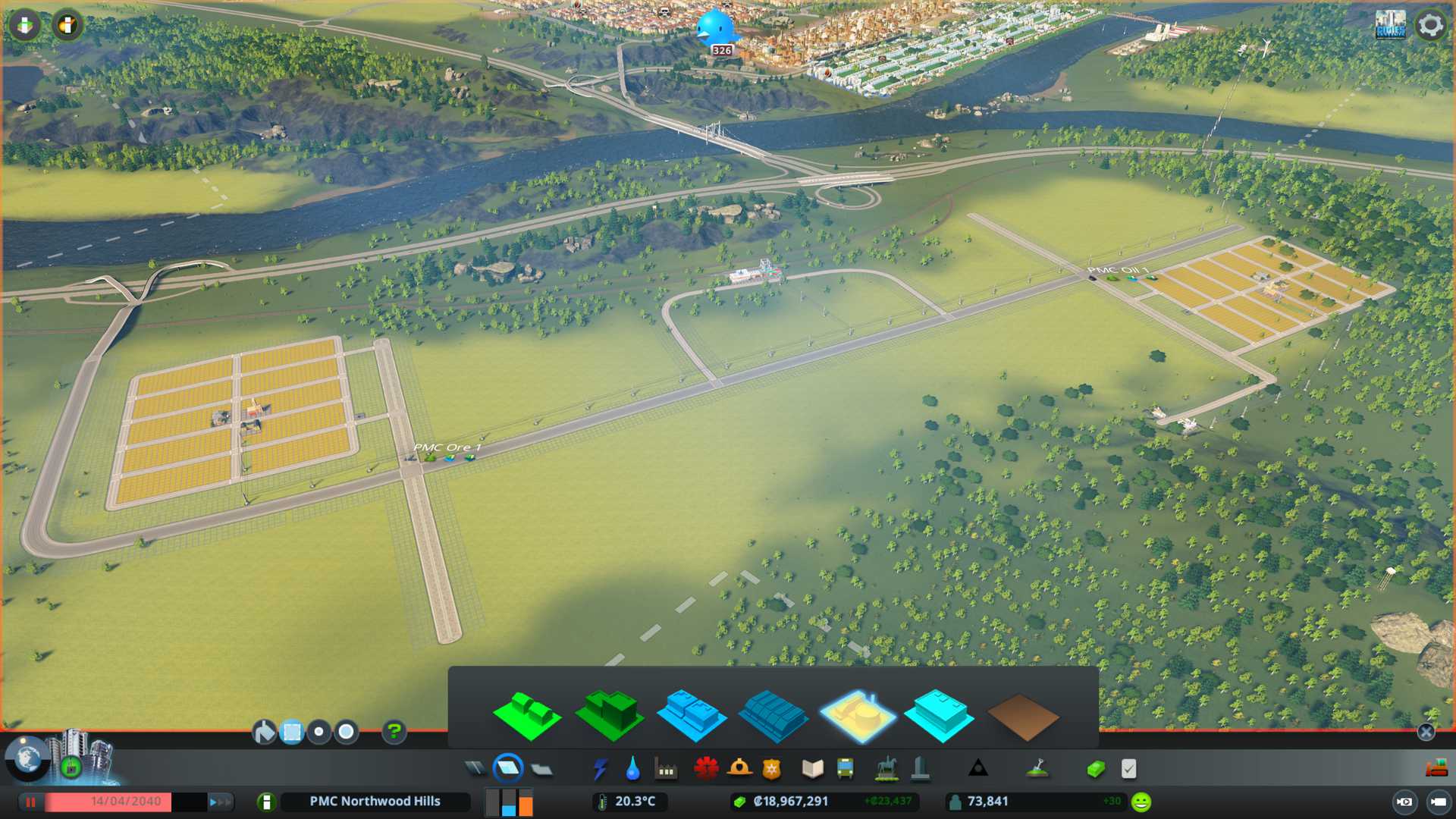Activate the marquee zoning tool
The image size is (1456, 819).
tap(291, 732)
